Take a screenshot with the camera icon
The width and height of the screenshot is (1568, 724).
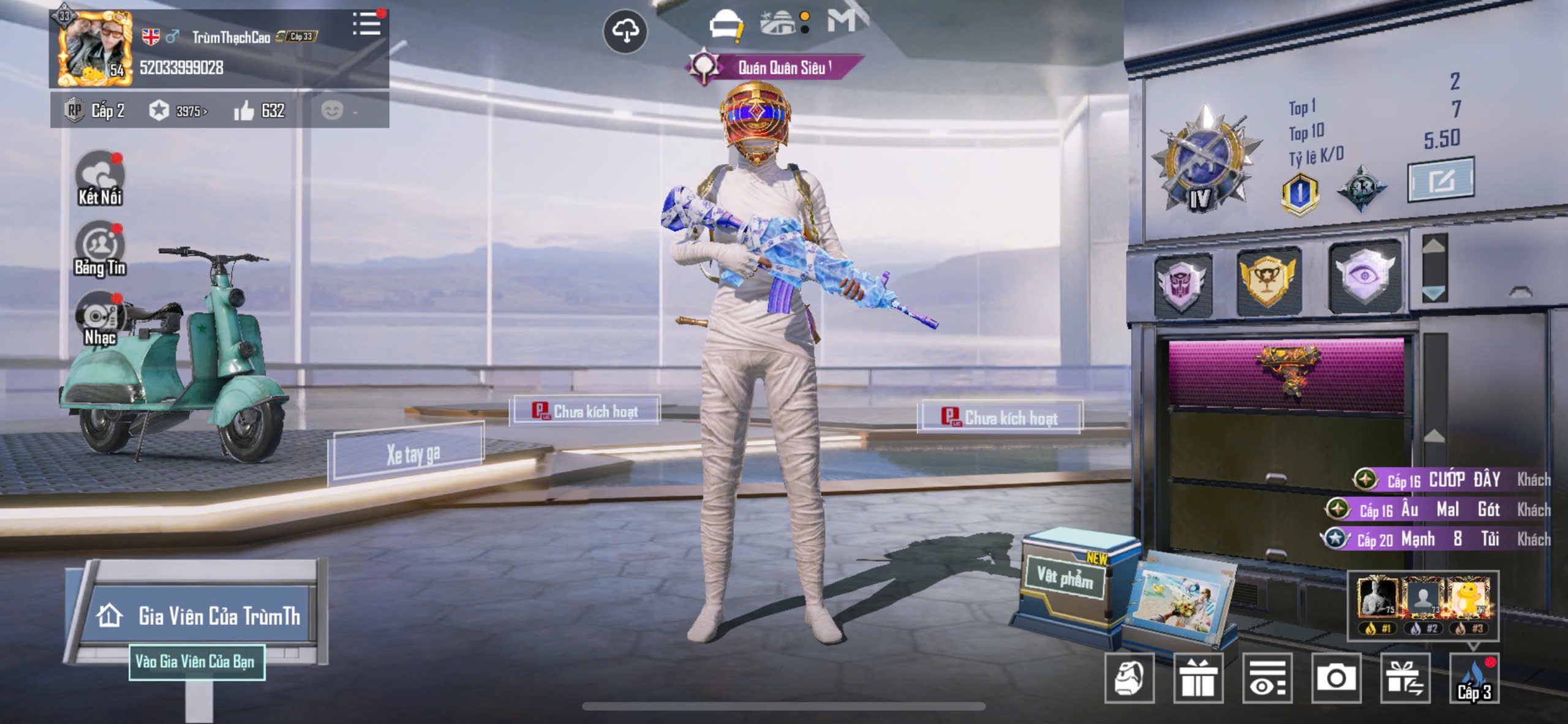point(1336,677)
